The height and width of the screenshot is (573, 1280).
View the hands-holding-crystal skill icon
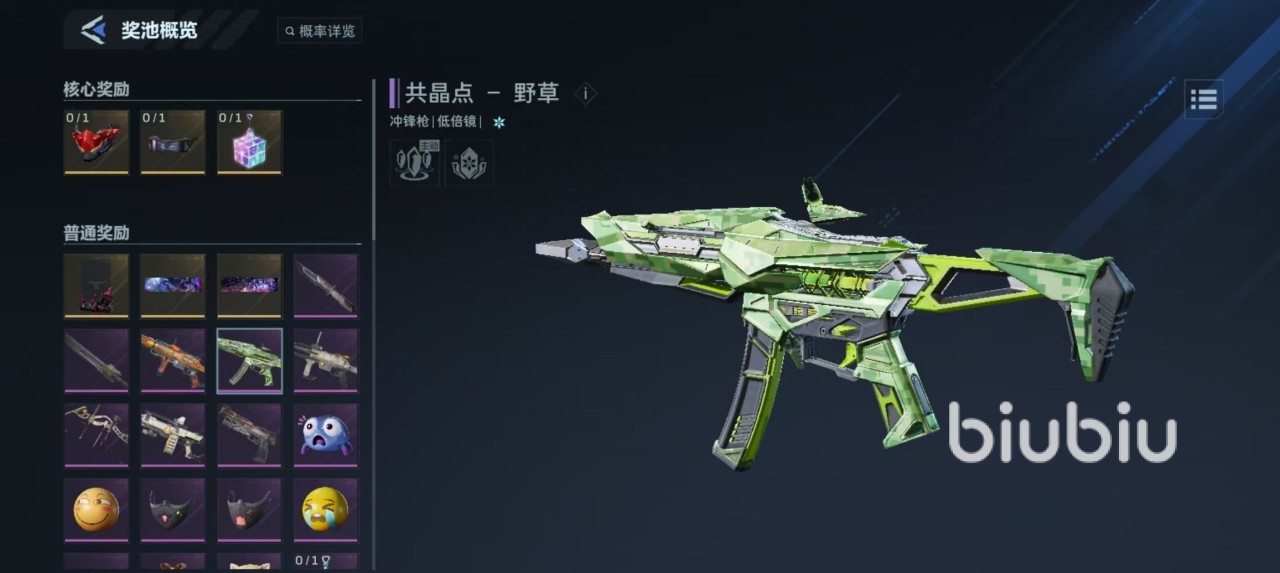point(468,163)
